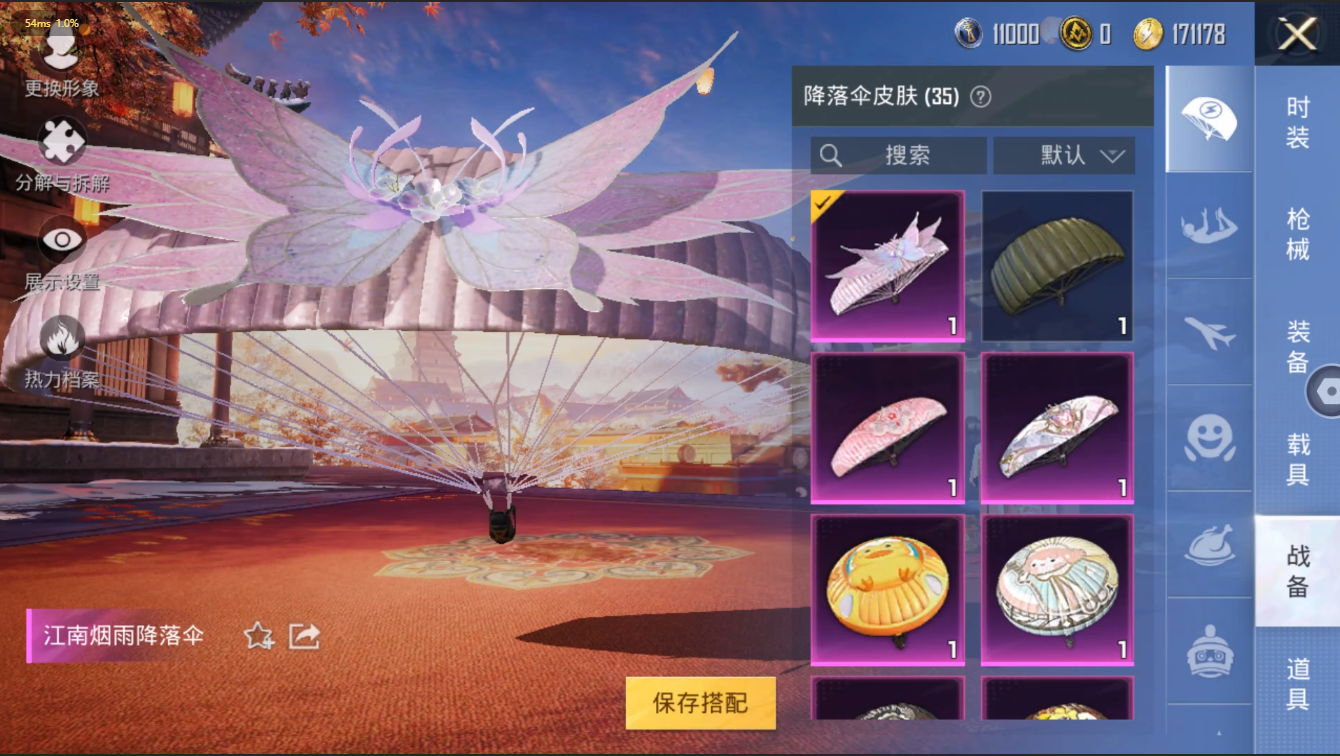Switch to the 载具 vehicles tab
The width and height of the screenshot is (1340, 756).
[x=1297, y=458]
